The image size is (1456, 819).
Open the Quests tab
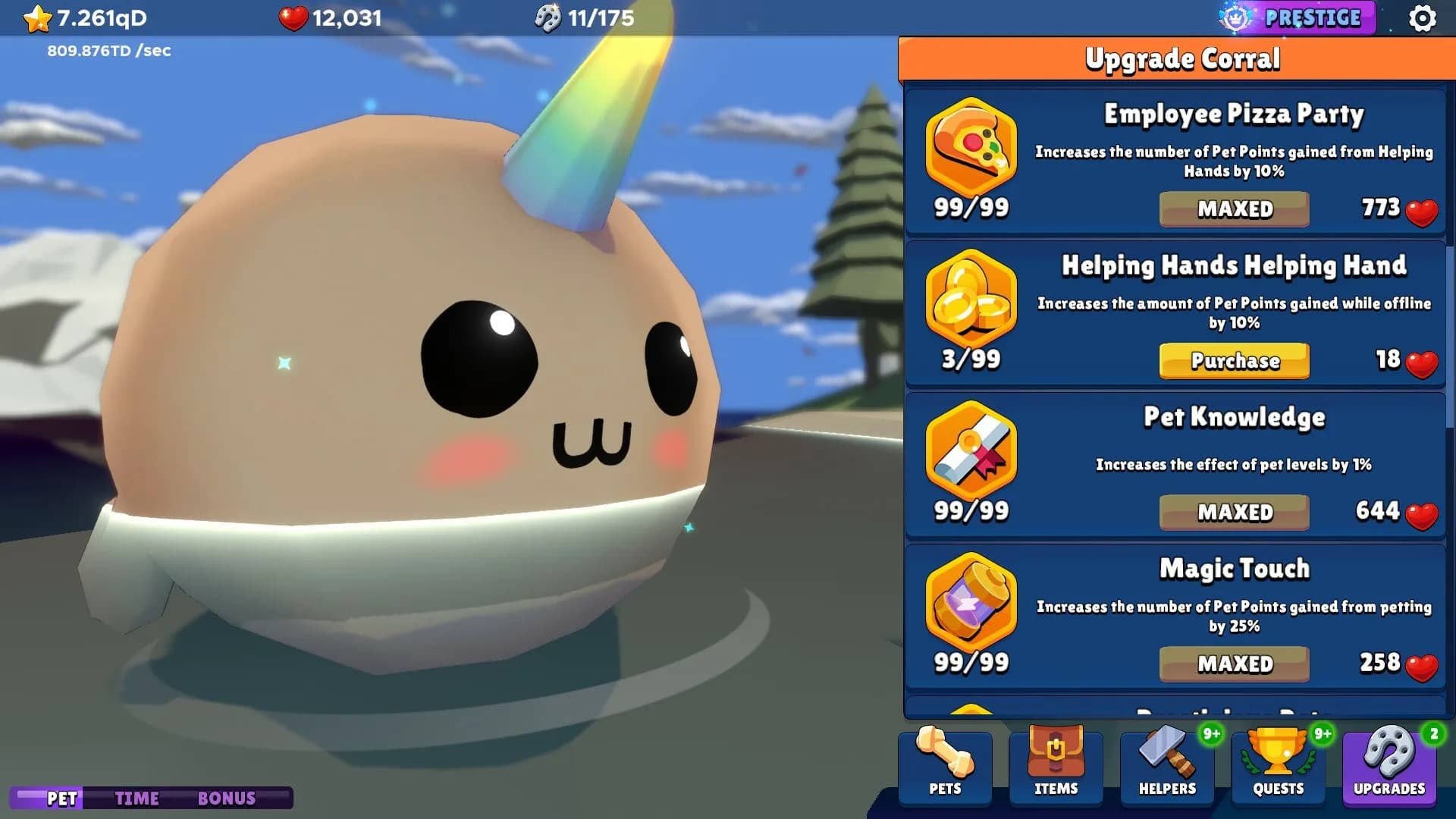click(x=1278, y=764)
